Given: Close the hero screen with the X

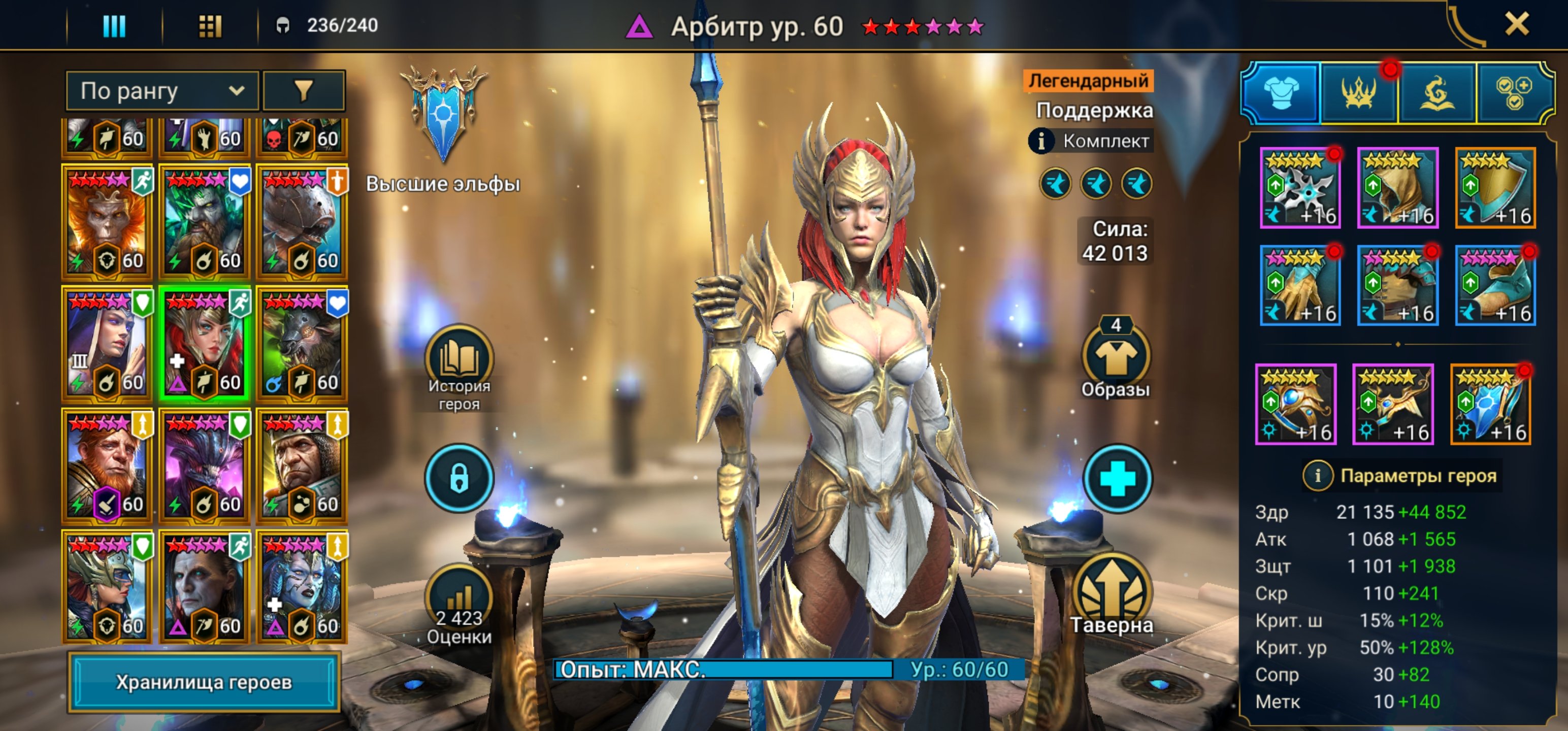Looking at the screenshot, I should point(1516,25).
